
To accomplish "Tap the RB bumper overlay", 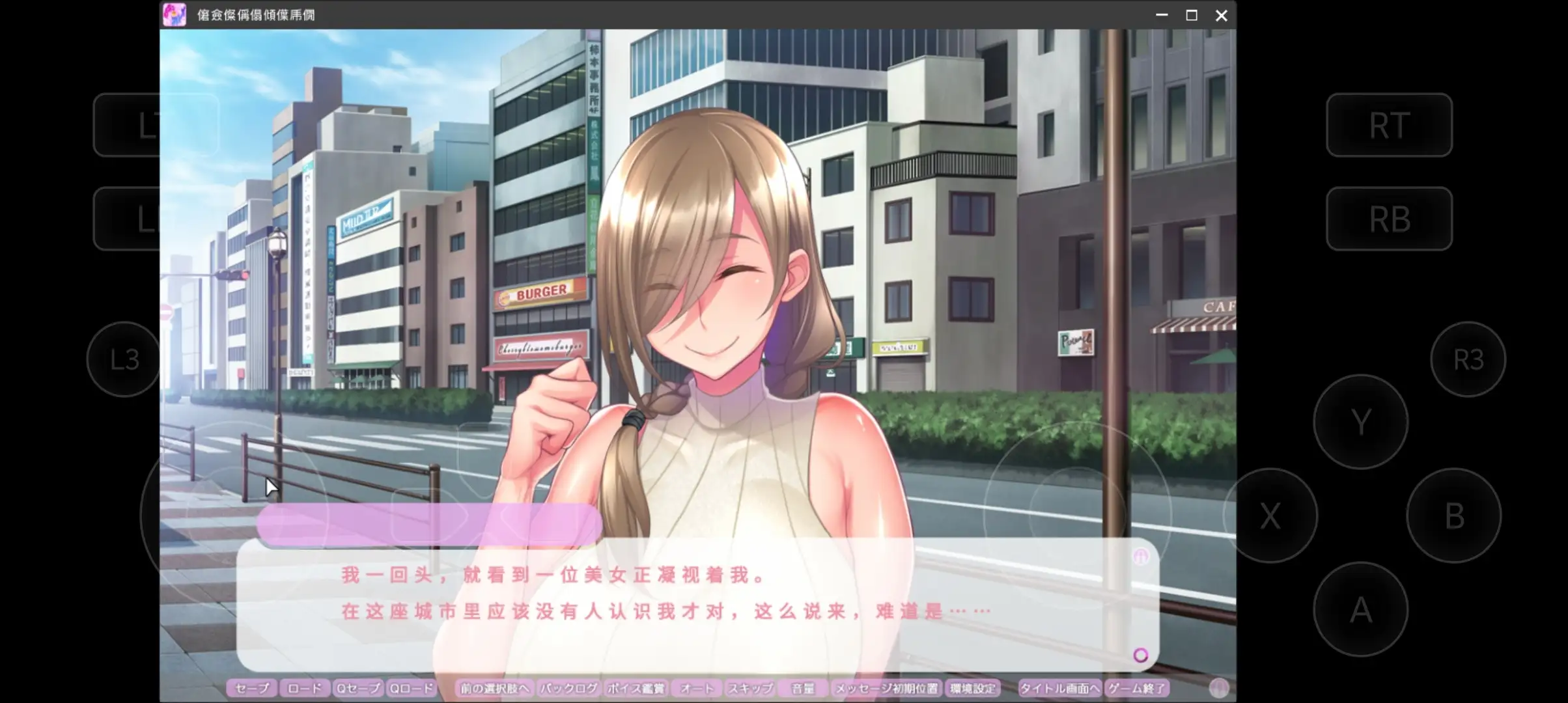I will (x=1389, y=219).
